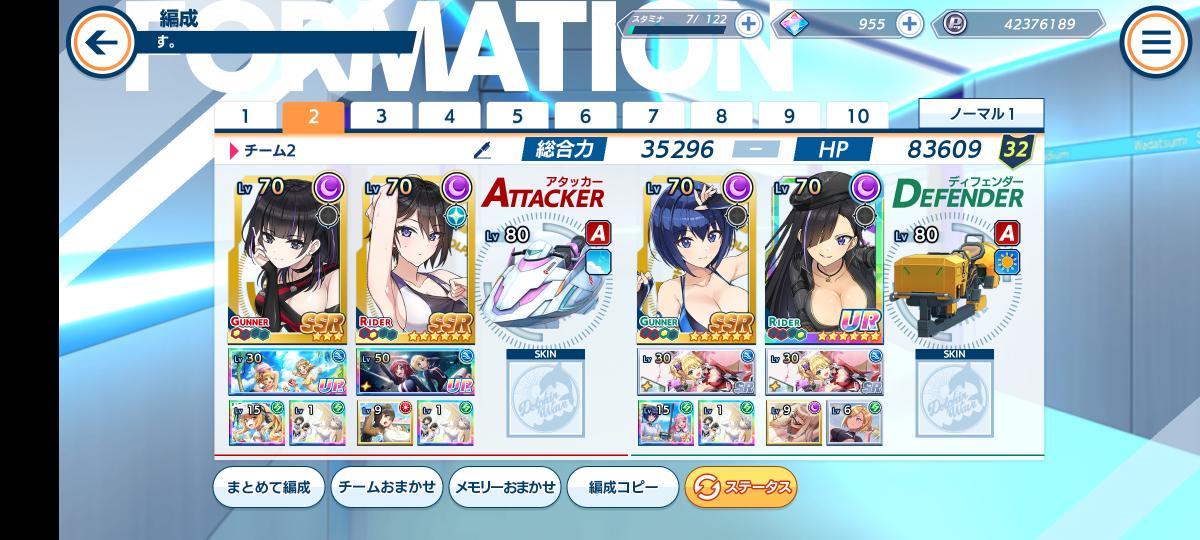This screenshot has height=540, width=1200.
Task: Switch to team tab 3
Action: pyautogui.click(x=381, y=116)
